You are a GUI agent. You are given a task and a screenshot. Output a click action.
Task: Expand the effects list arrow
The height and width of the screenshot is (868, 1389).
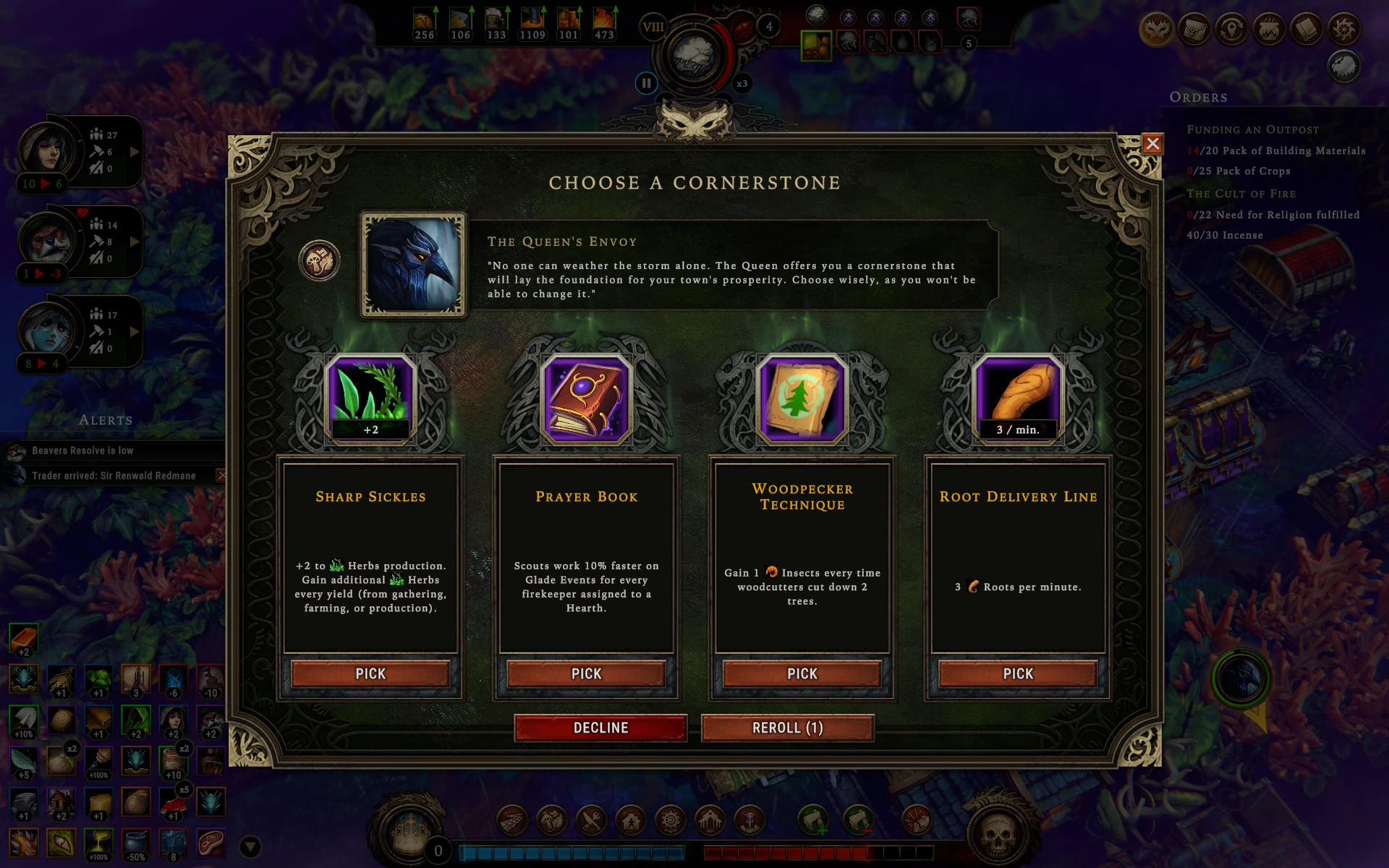250,846
